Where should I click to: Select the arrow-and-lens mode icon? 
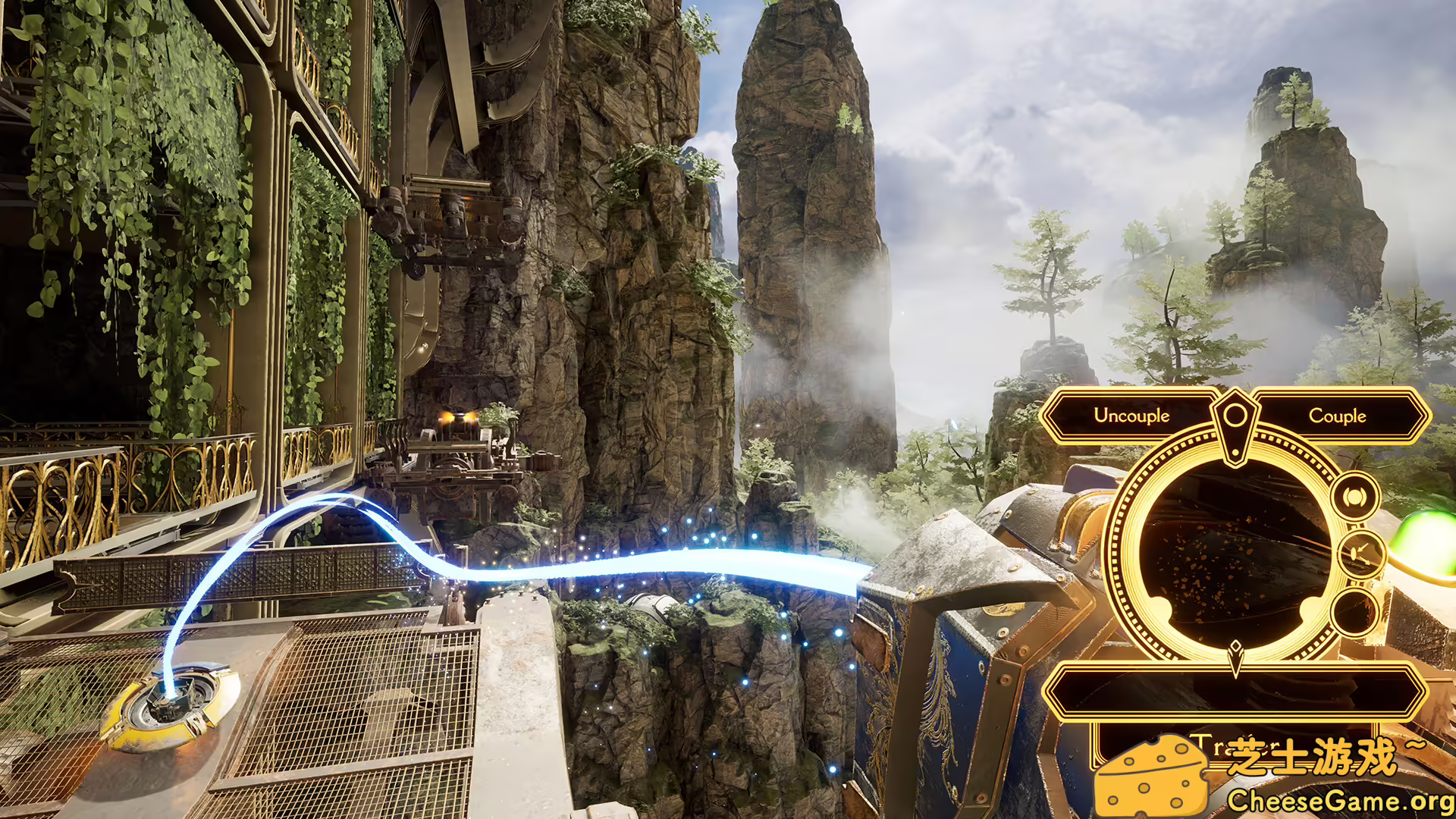point(1359,554)
